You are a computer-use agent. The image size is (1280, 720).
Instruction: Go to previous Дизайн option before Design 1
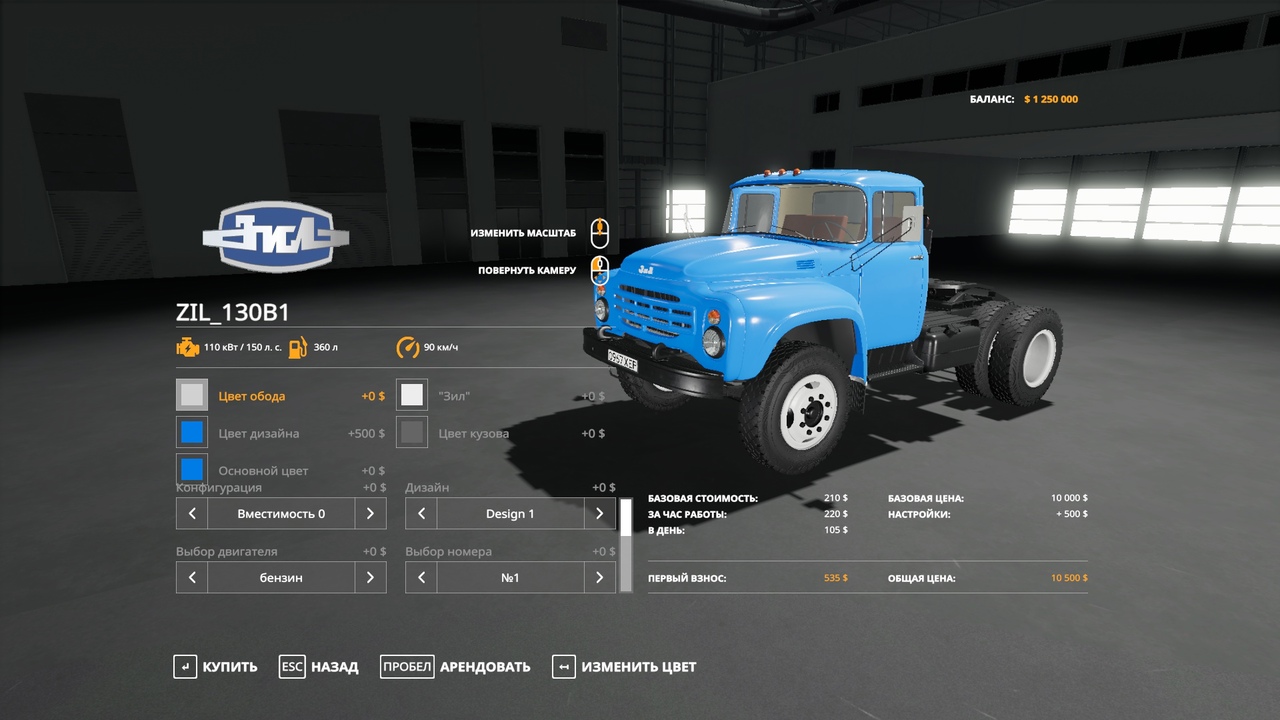pyautogui.click(x=421, y=514)
